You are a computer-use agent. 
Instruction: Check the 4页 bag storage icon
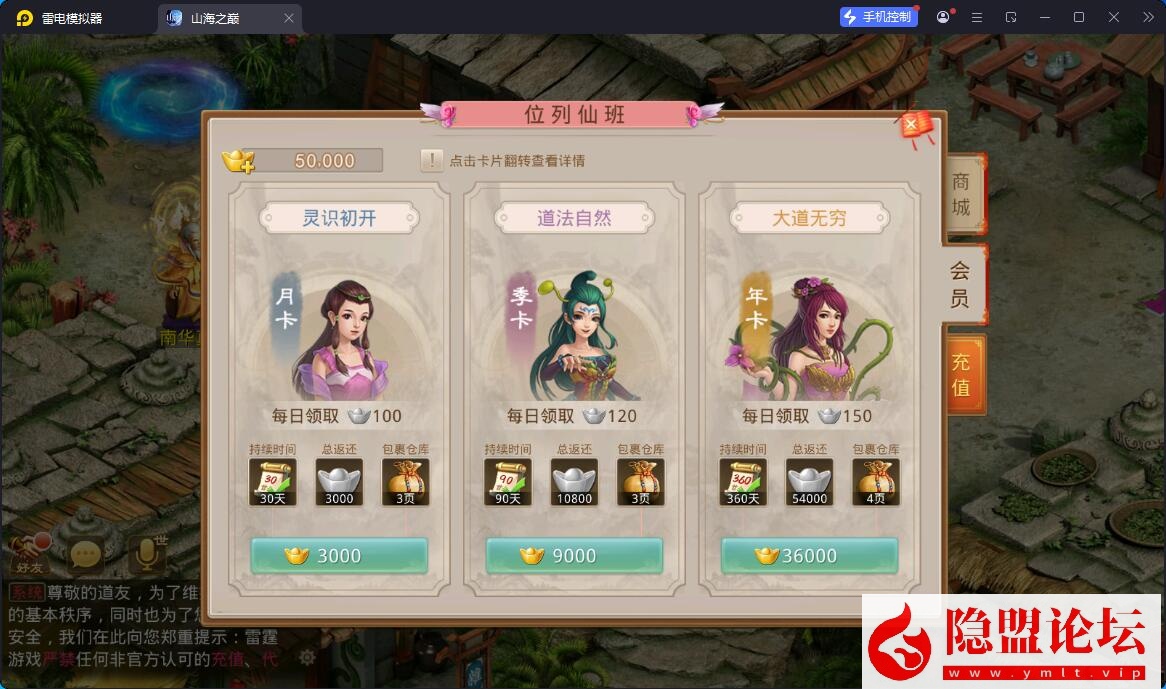point(876,482)
